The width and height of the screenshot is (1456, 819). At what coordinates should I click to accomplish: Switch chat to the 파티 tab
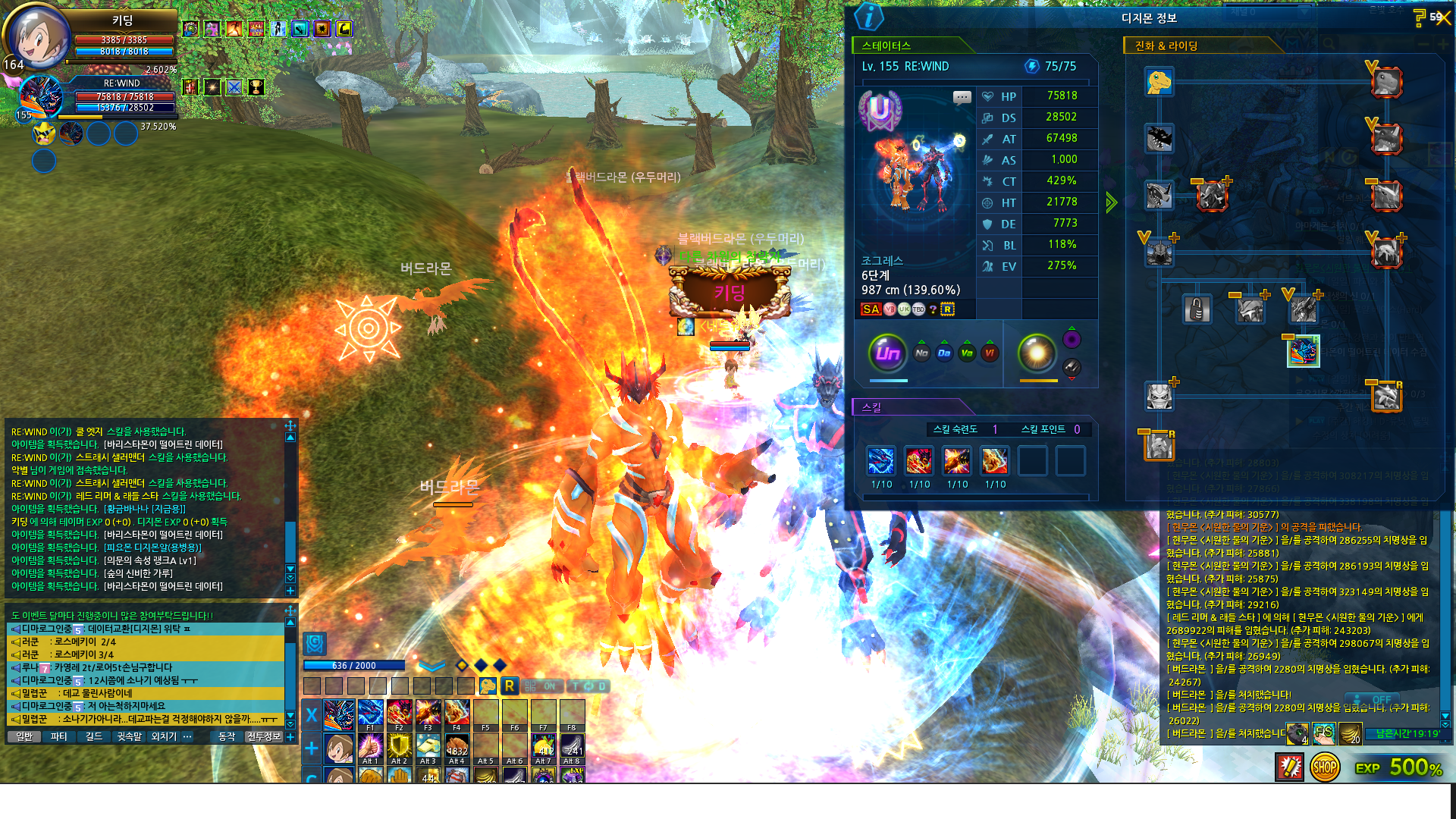(x=59, y=736)
